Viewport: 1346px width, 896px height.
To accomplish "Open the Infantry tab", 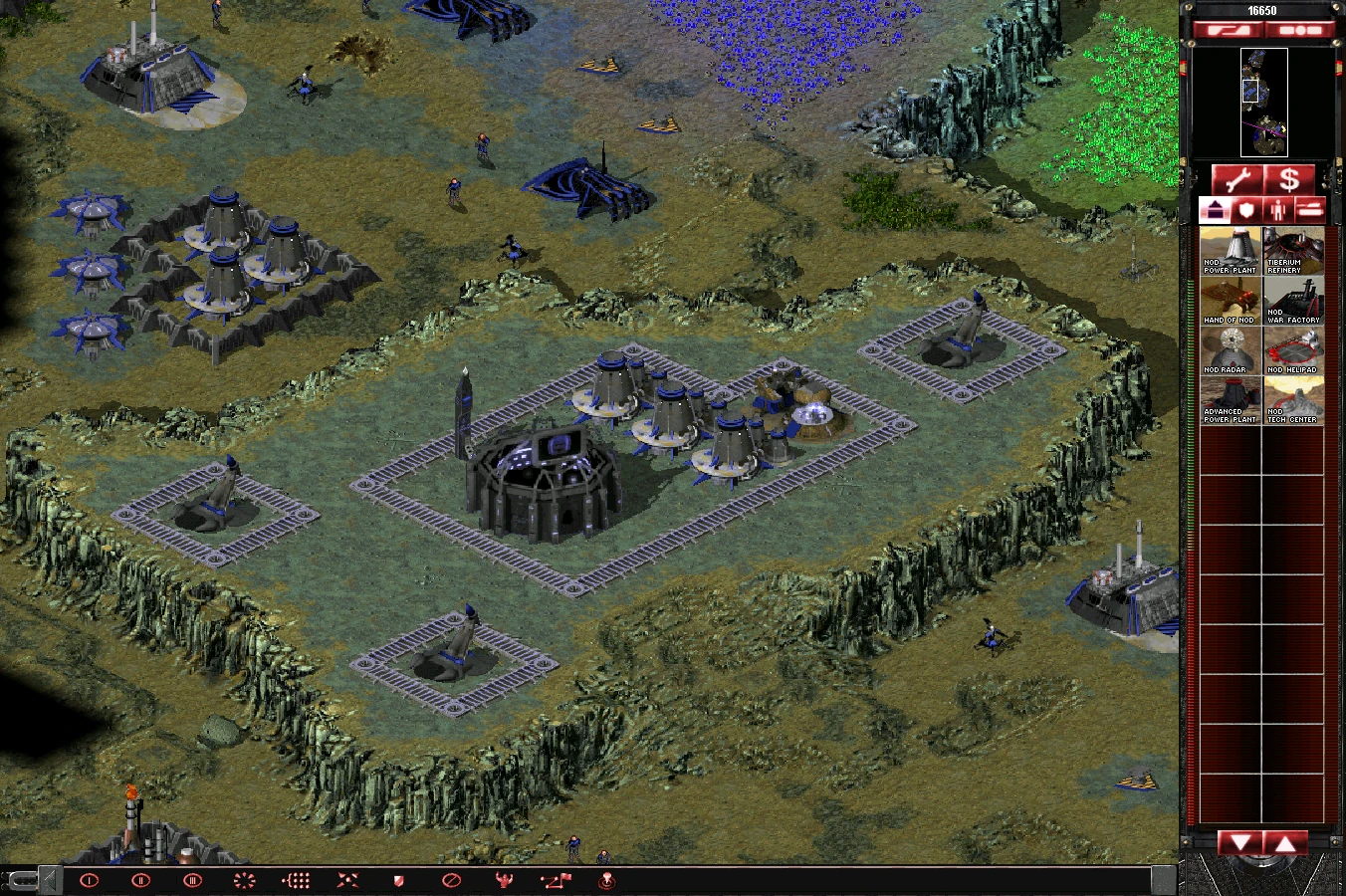I will [x=1278, y=209].
